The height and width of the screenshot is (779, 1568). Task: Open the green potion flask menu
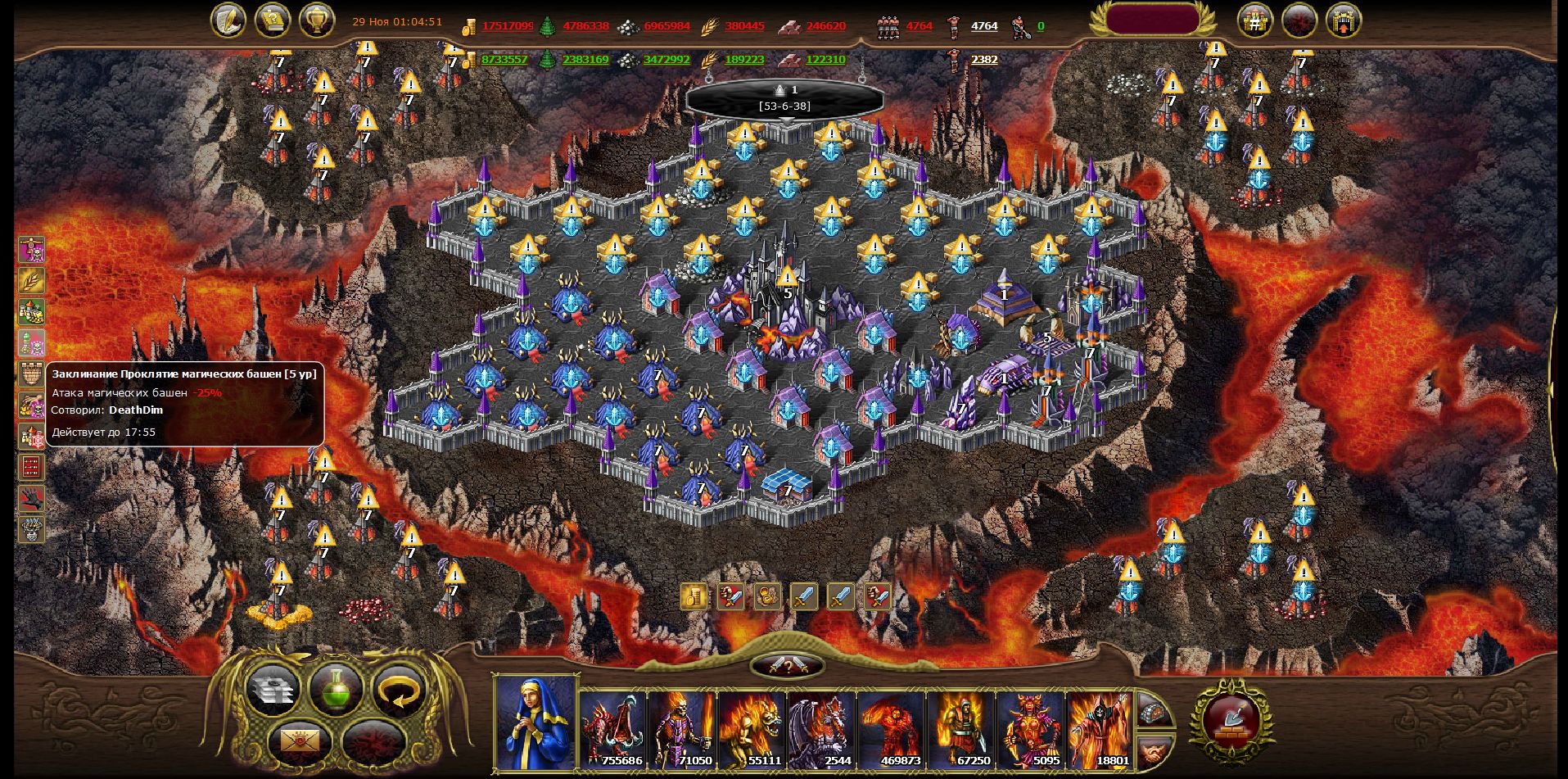[337, 689]
